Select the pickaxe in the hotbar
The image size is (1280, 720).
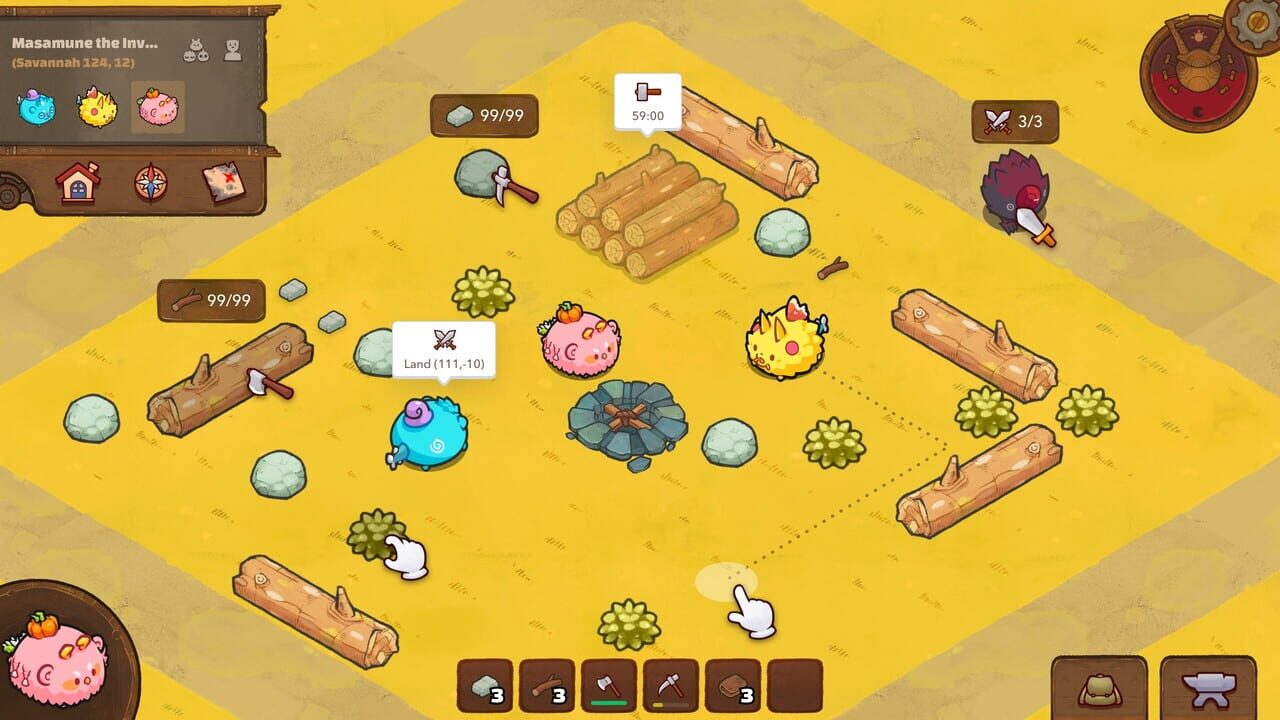coord(670,685)
